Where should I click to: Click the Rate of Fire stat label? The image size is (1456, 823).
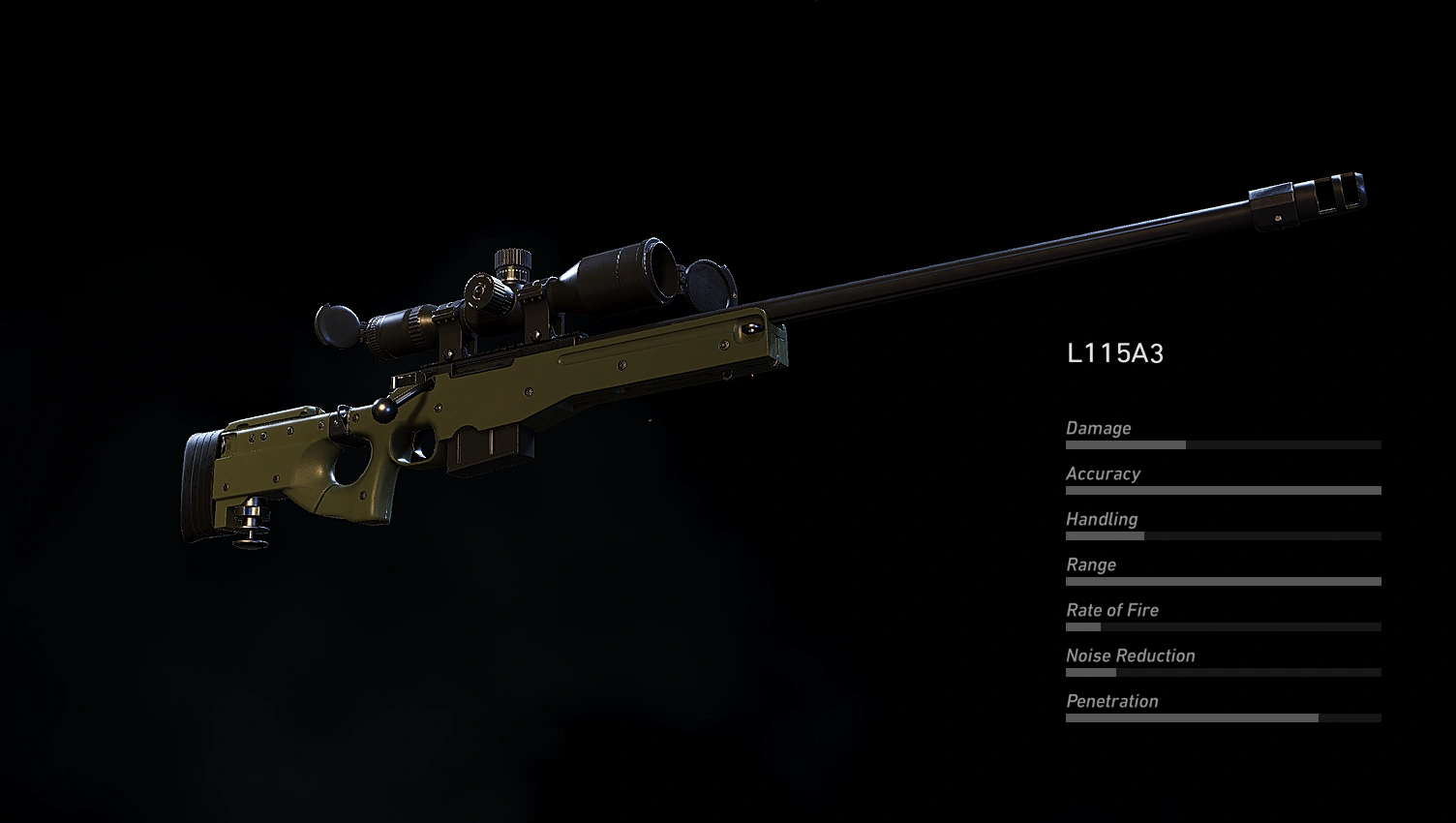1112,610
